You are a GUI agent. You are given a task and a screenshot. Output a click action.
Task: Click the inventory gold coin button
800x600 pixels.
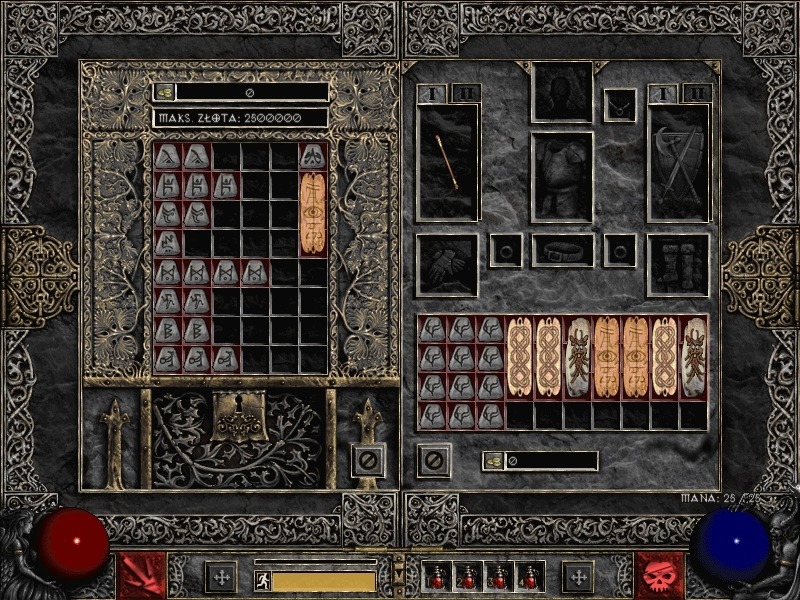(x=494, y=461)
